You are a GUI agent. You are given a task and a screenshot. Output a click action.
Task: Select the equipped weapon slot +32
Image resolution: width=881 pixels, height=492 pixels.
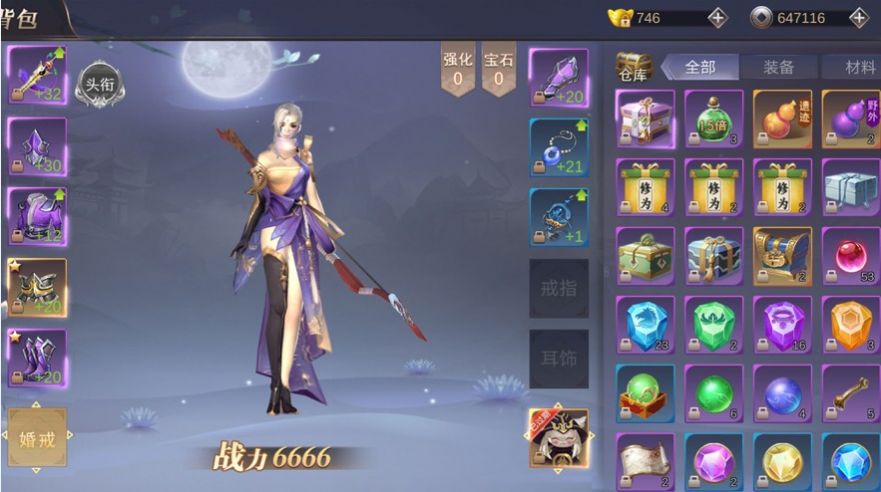tap(37, 75)
